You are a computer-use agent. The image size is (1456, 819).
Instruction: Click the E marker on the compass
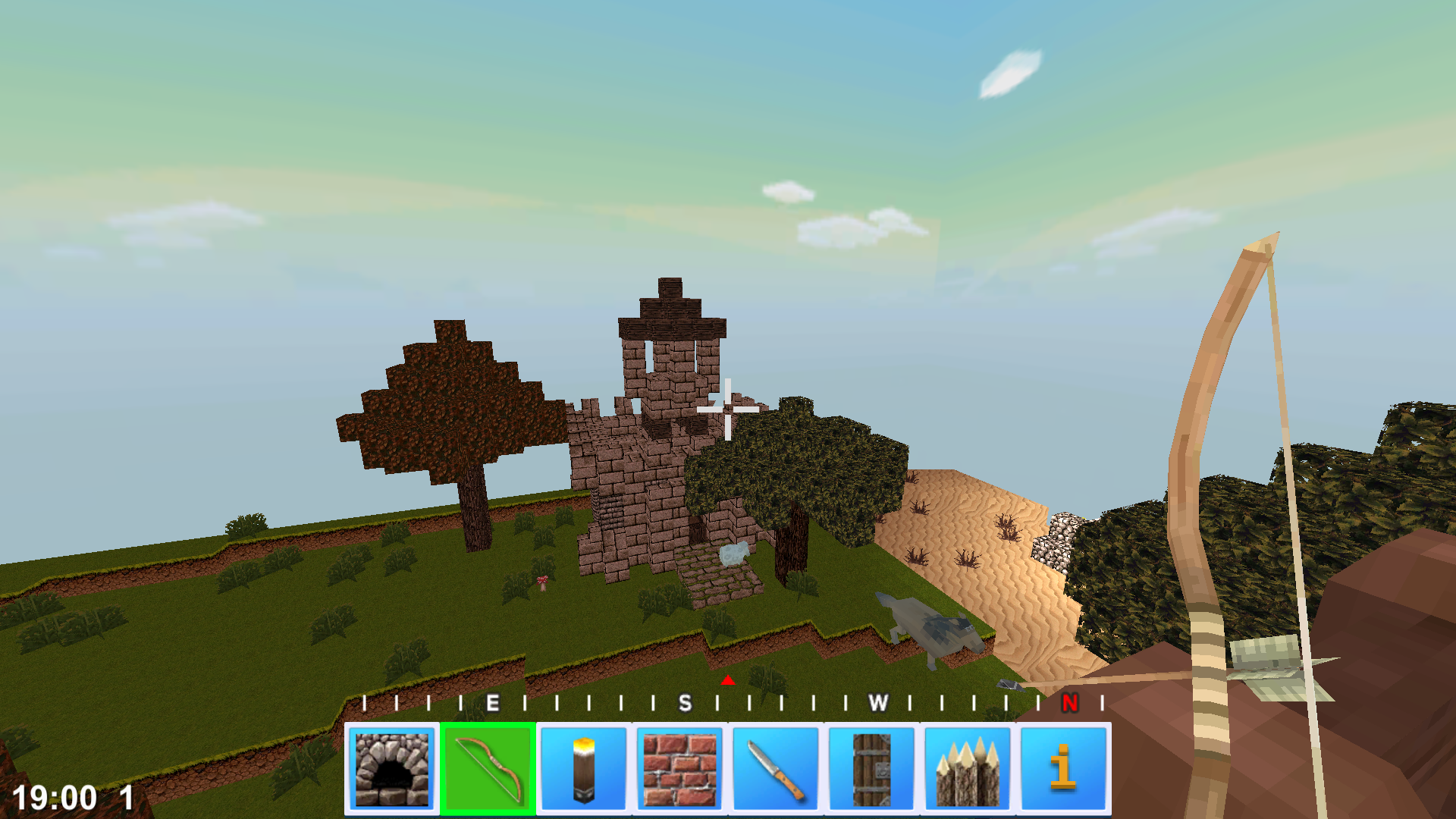point(494,703)
